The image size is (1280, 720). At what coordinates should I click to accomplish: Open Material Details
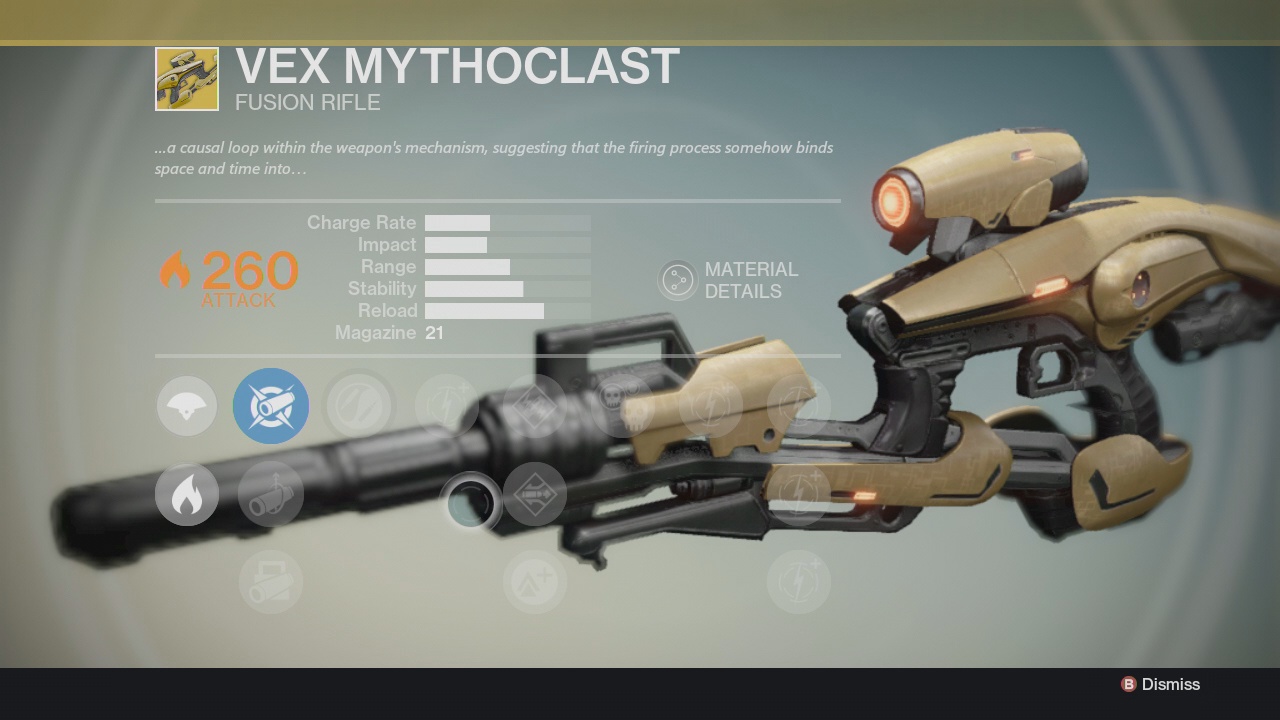coord(678,281)
